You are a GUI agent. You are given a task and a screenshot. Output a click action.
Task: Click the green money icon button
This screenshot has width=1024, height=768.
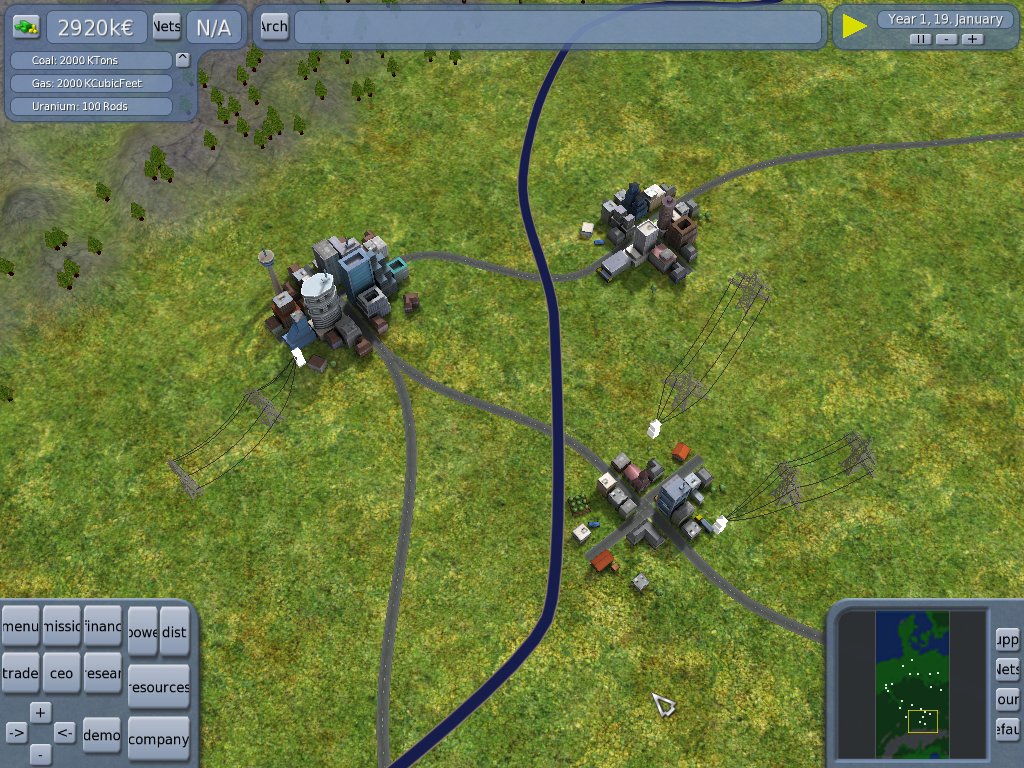click(26, 26)
